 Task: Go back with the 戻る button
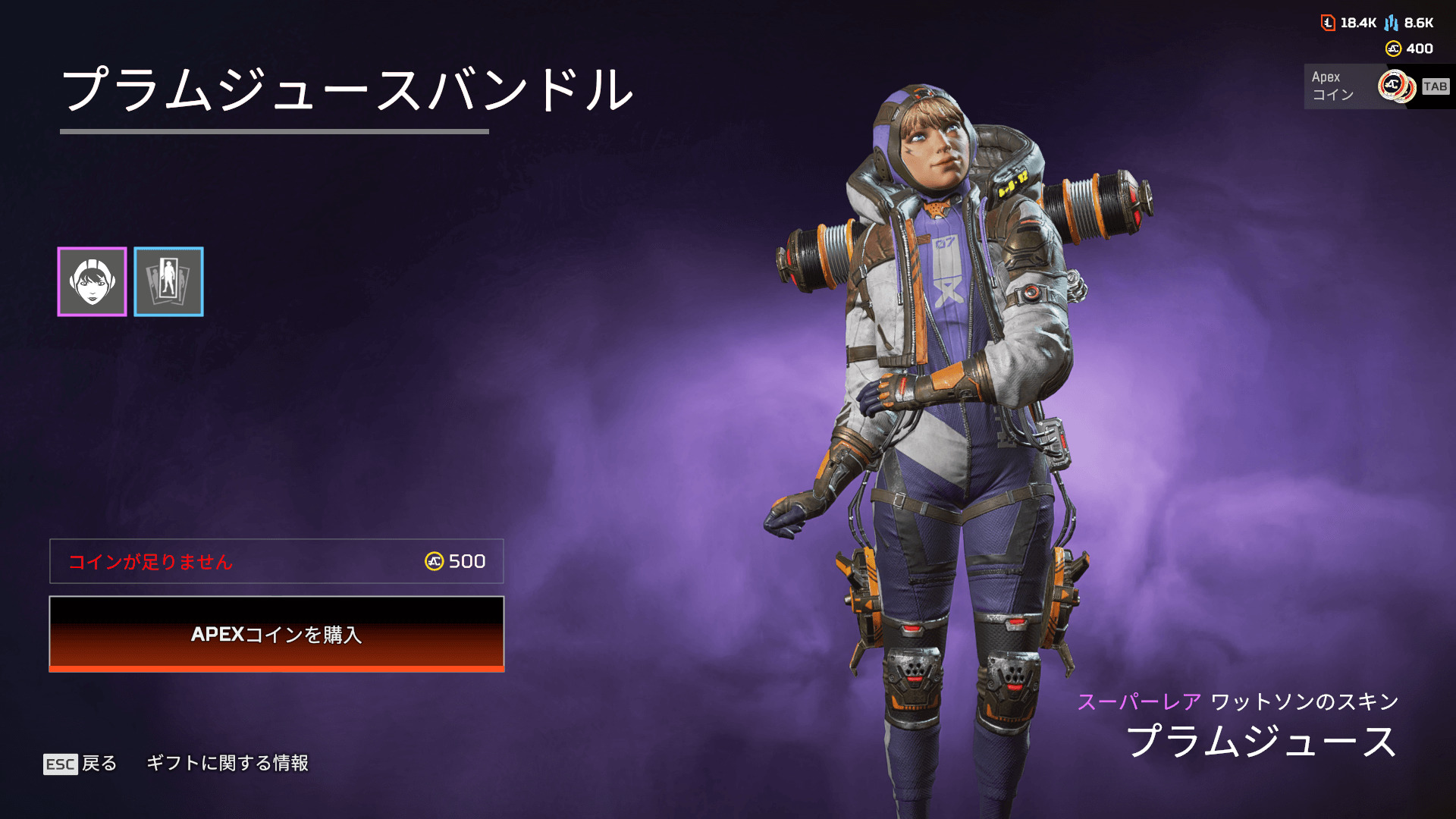point(80,763)
